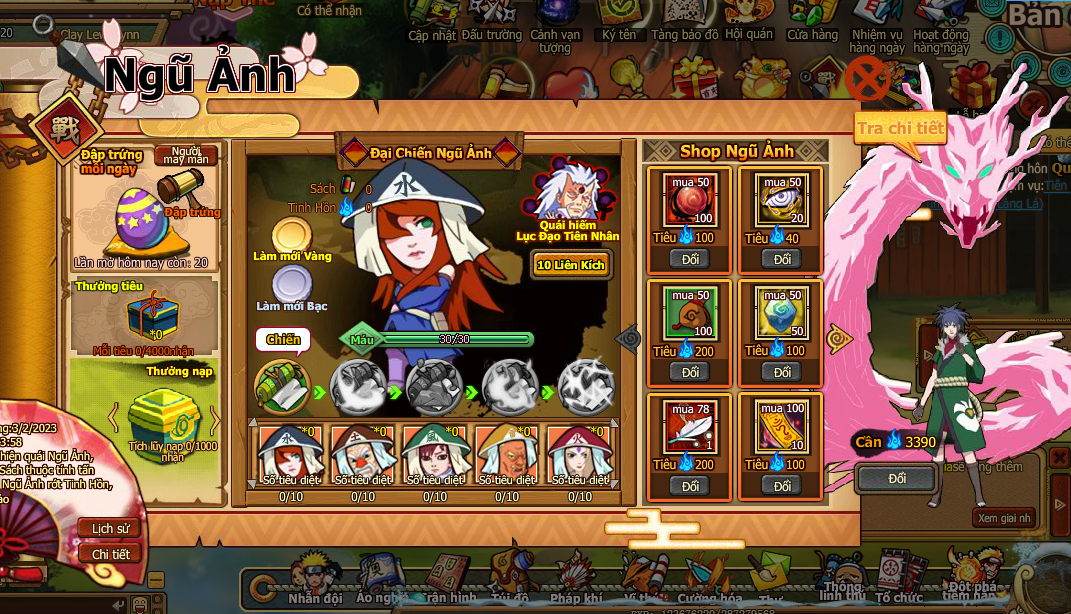
Task: Click the 10 Liên Kích button
Action: click(x=571, y=264)
